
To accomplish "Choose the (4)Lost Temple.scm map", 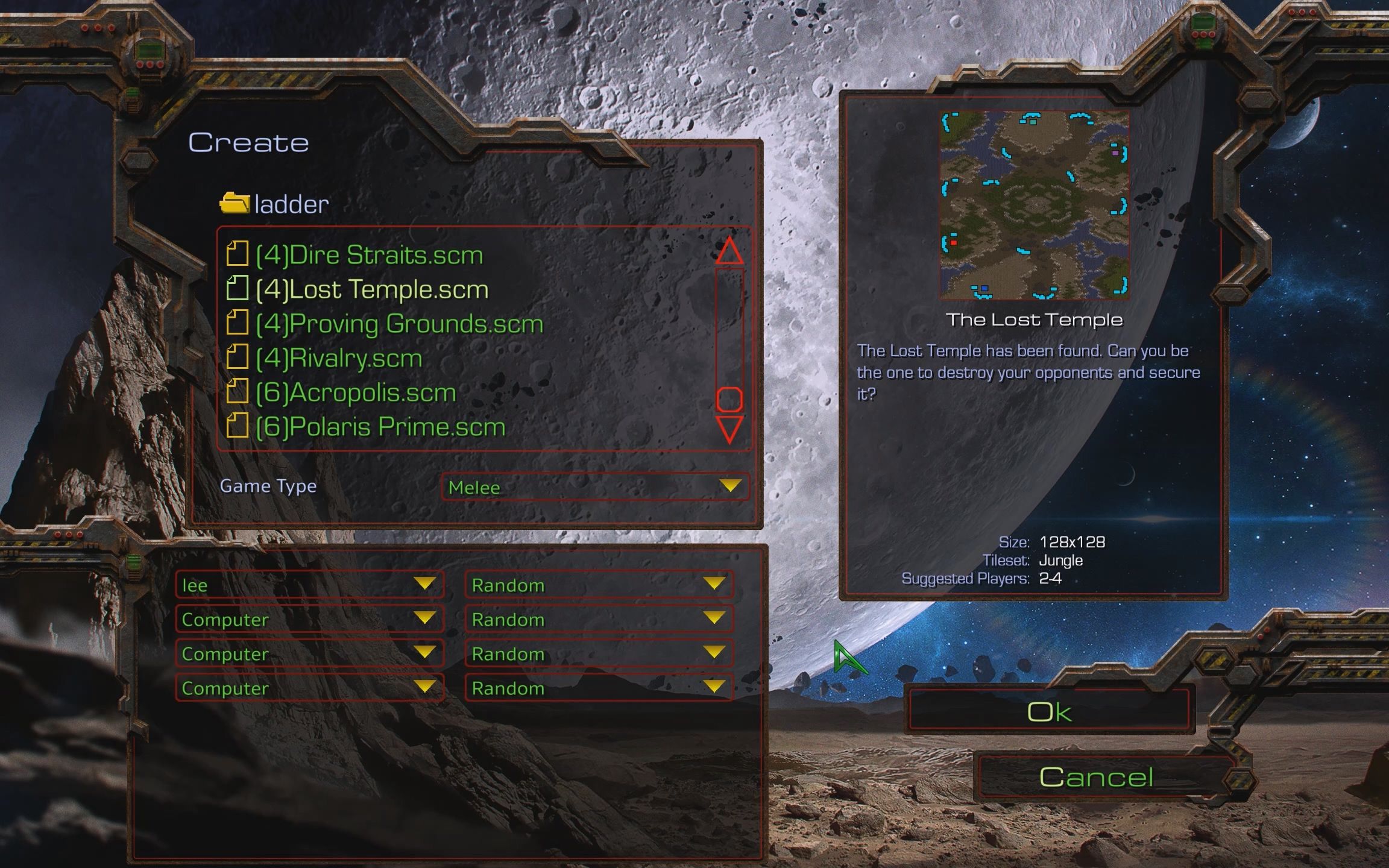I will pos(371,289).
